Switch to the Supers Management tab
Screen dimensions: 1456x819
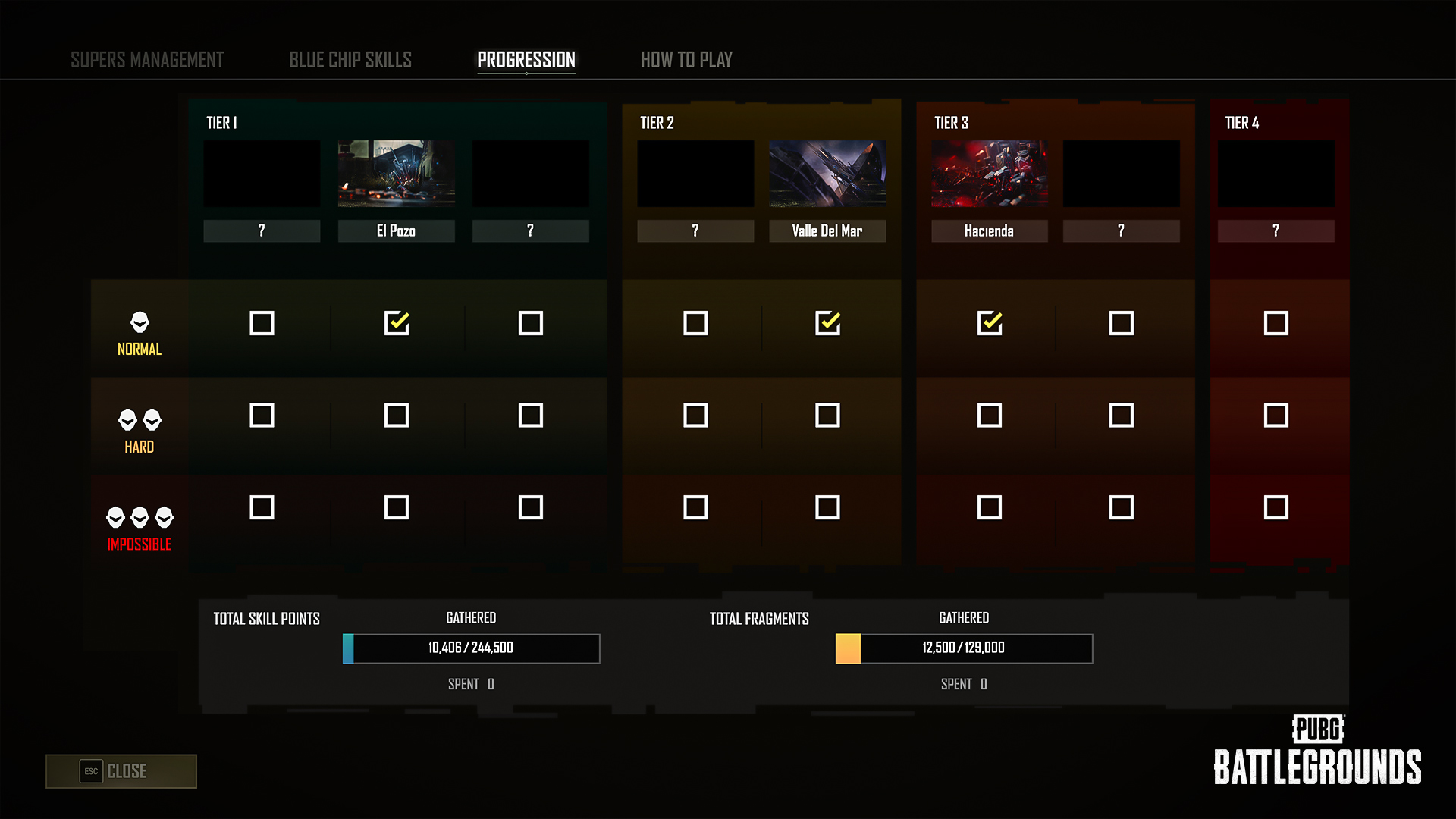[x=147, y=60]
